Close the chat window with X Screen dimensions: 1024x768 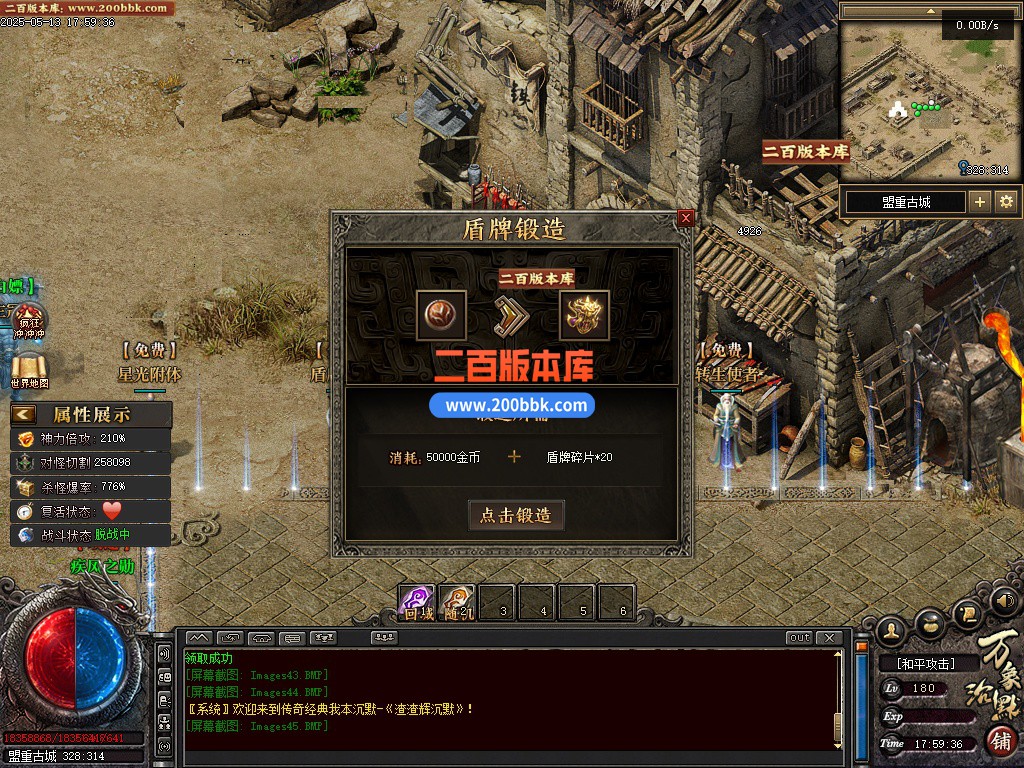[828, 638]
